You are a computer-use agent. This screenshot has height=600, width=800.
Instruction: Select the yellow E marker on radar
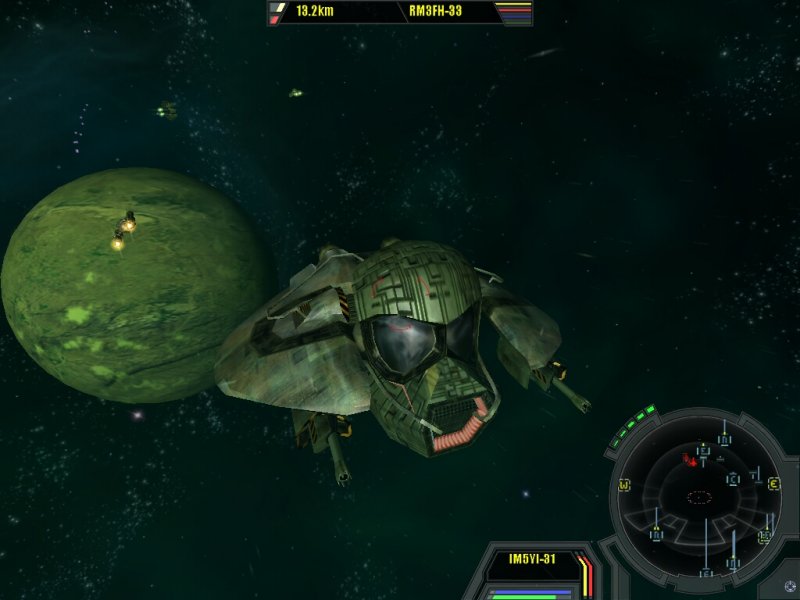click(x=774, y=485)
